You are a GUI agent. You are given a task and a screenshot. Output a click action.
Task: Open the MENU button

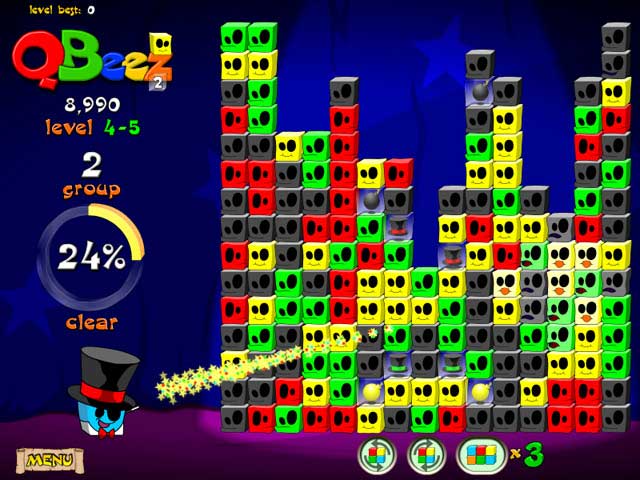click(x=49, y=460)
